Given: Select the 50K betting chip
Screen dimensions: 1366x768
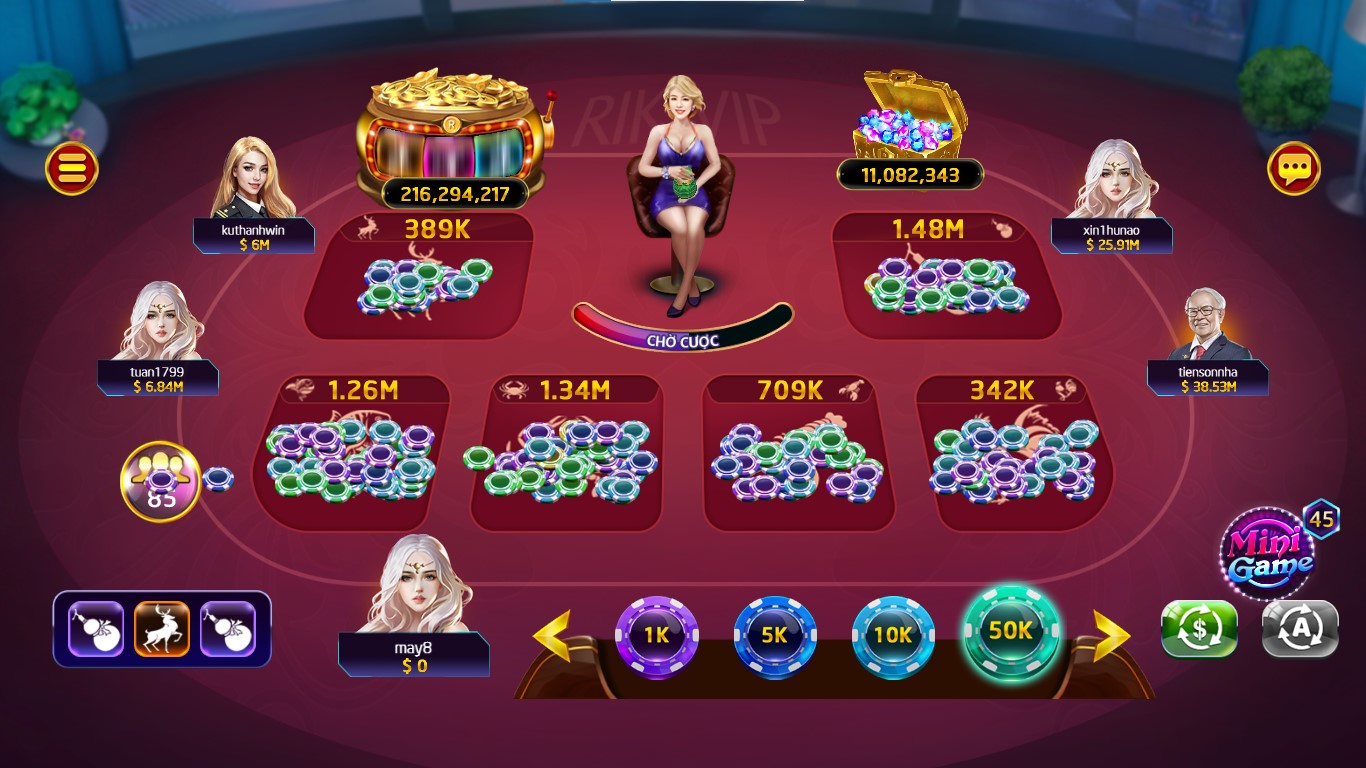Looking at the screenshot, I should (x=1010, y=634).
